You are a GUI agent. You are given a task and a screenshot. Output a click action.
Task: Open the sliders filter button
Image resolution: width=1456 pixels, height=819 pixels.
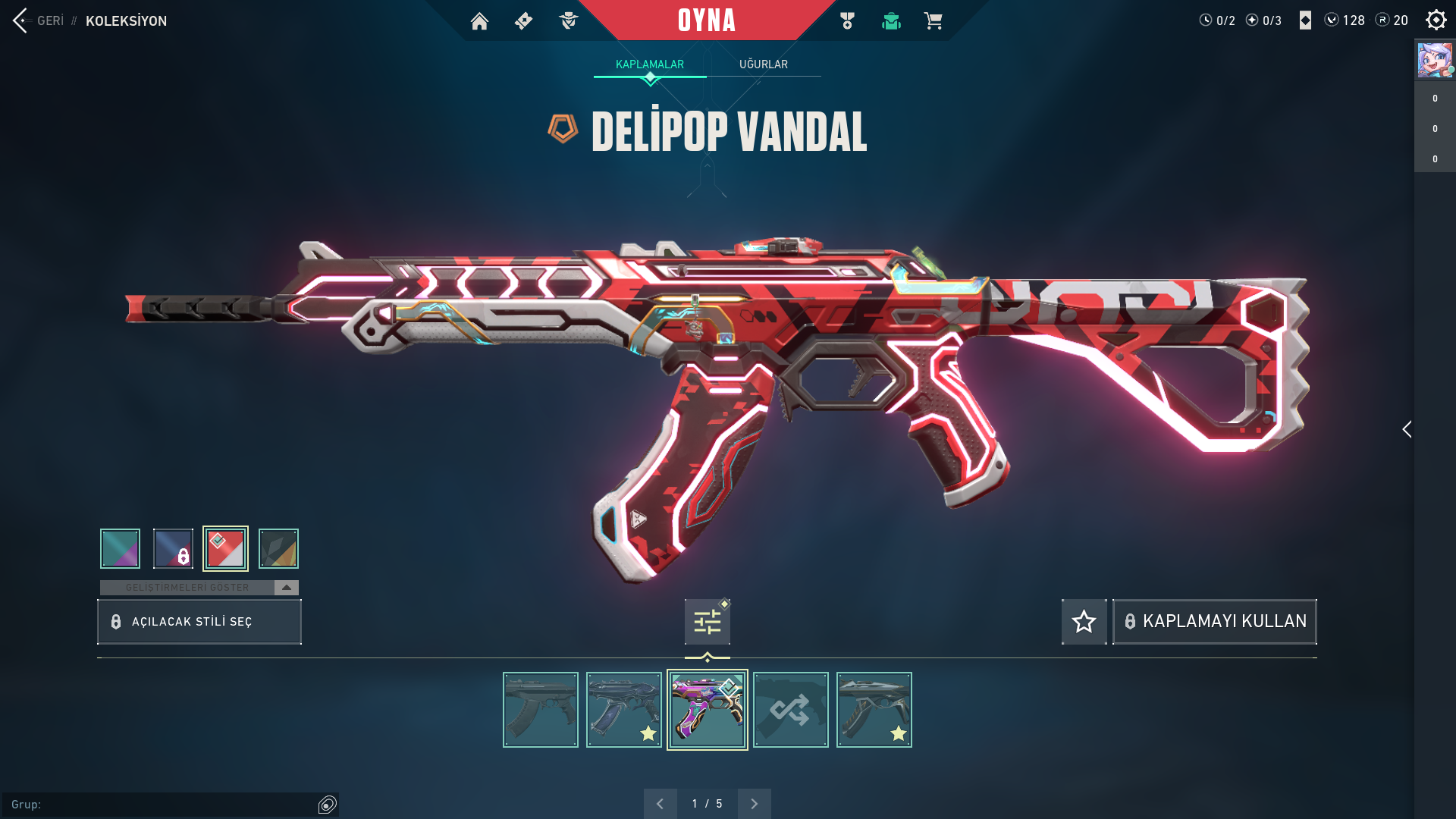click(x=707, y=622)
